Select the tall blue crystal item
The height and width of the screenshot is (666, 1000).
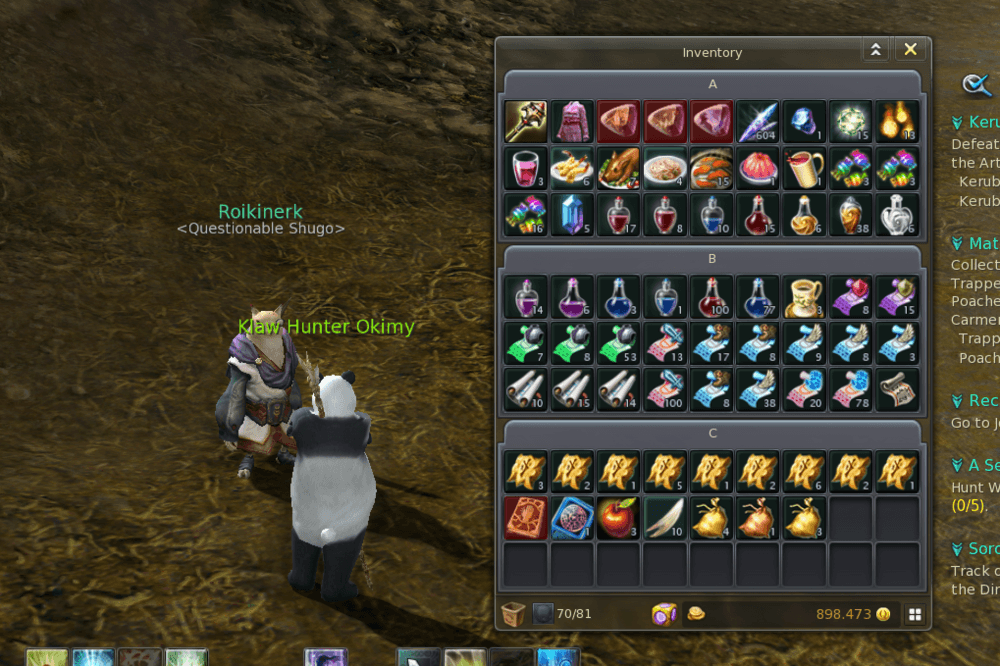[x=572, y=213]
